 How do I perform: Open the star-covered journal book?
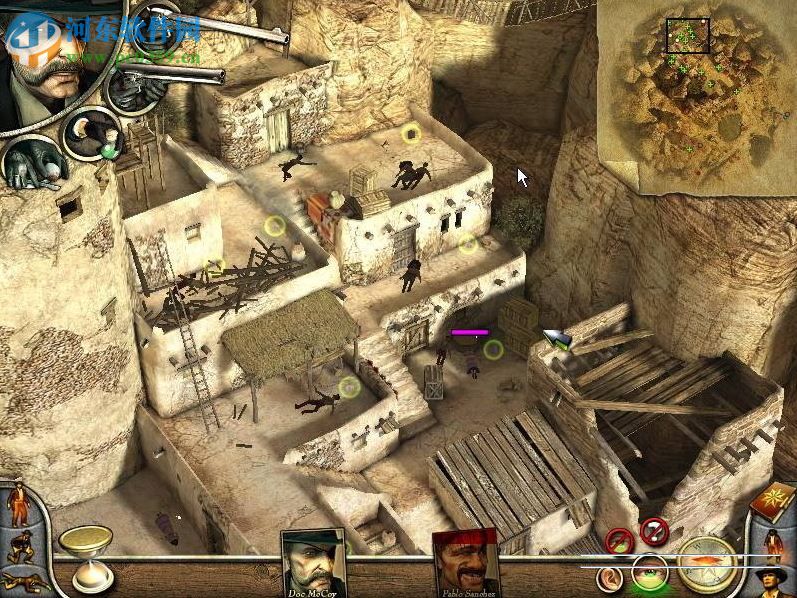pyautogui.click(x=773, y=501)
